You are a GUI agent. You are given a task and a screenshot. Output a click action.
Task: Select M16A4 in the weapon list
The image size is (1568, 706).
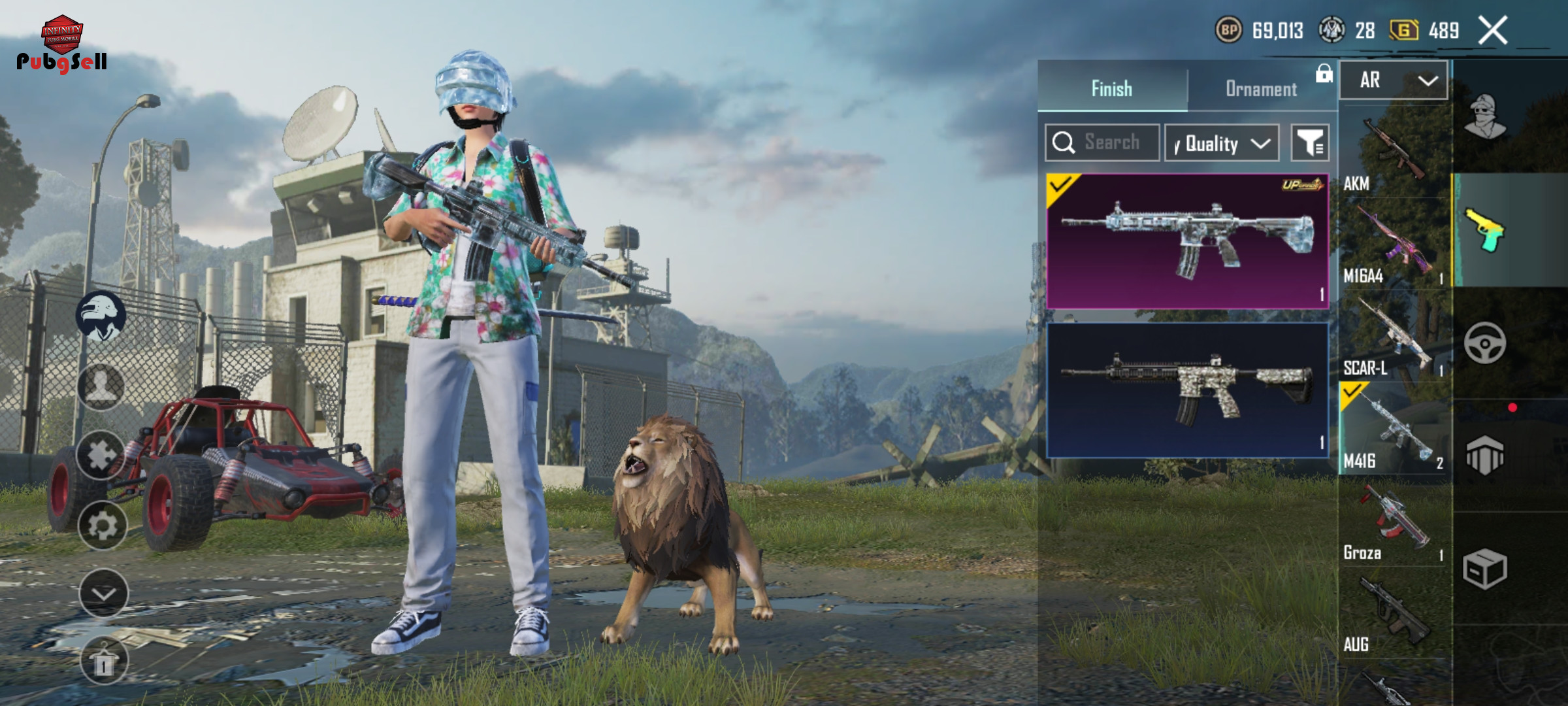(x=1394, y=245)
